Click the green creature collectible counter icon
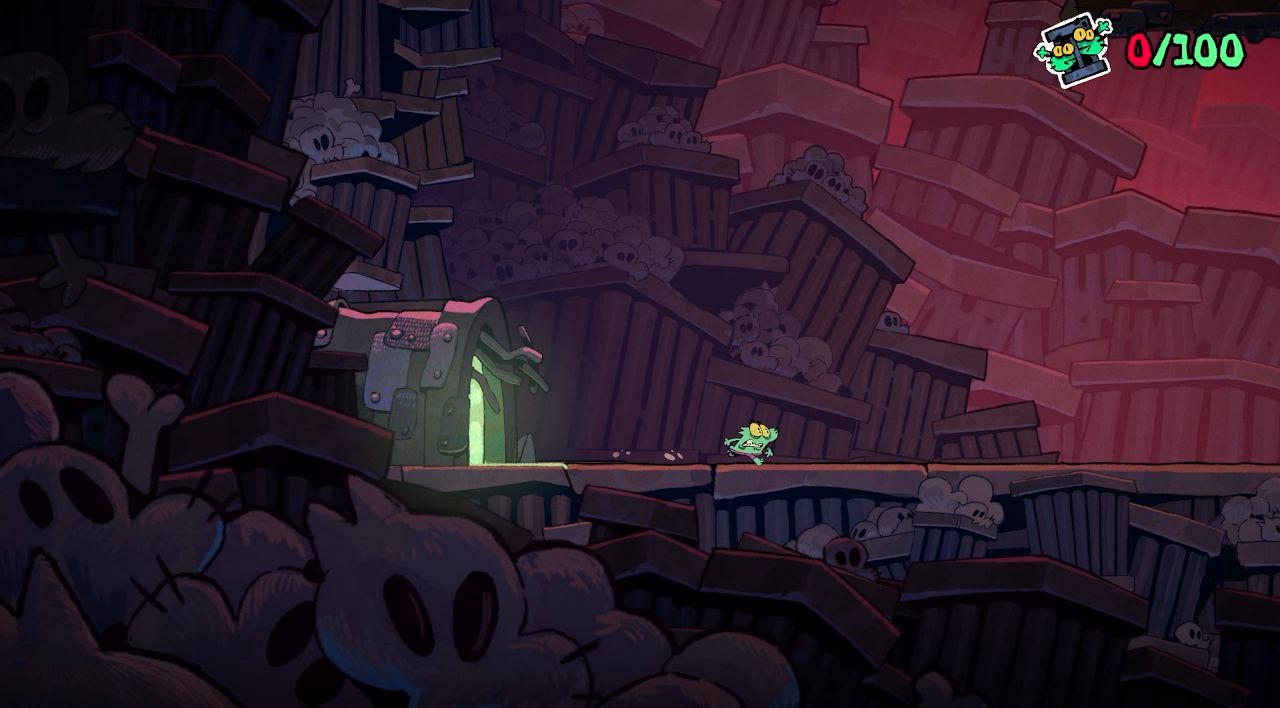 1074,48
